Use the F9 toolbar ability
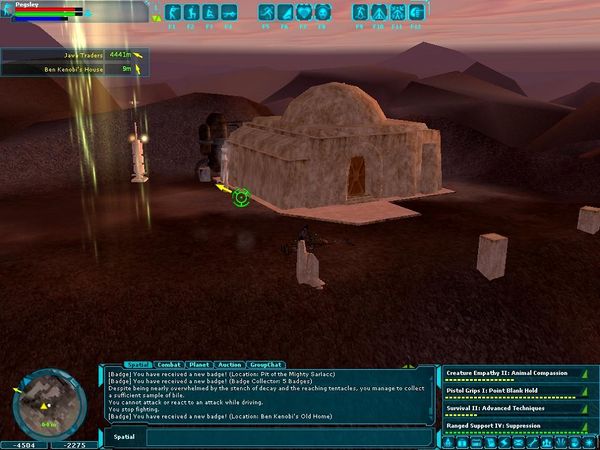Screen dimensions: 600x450 362,13
